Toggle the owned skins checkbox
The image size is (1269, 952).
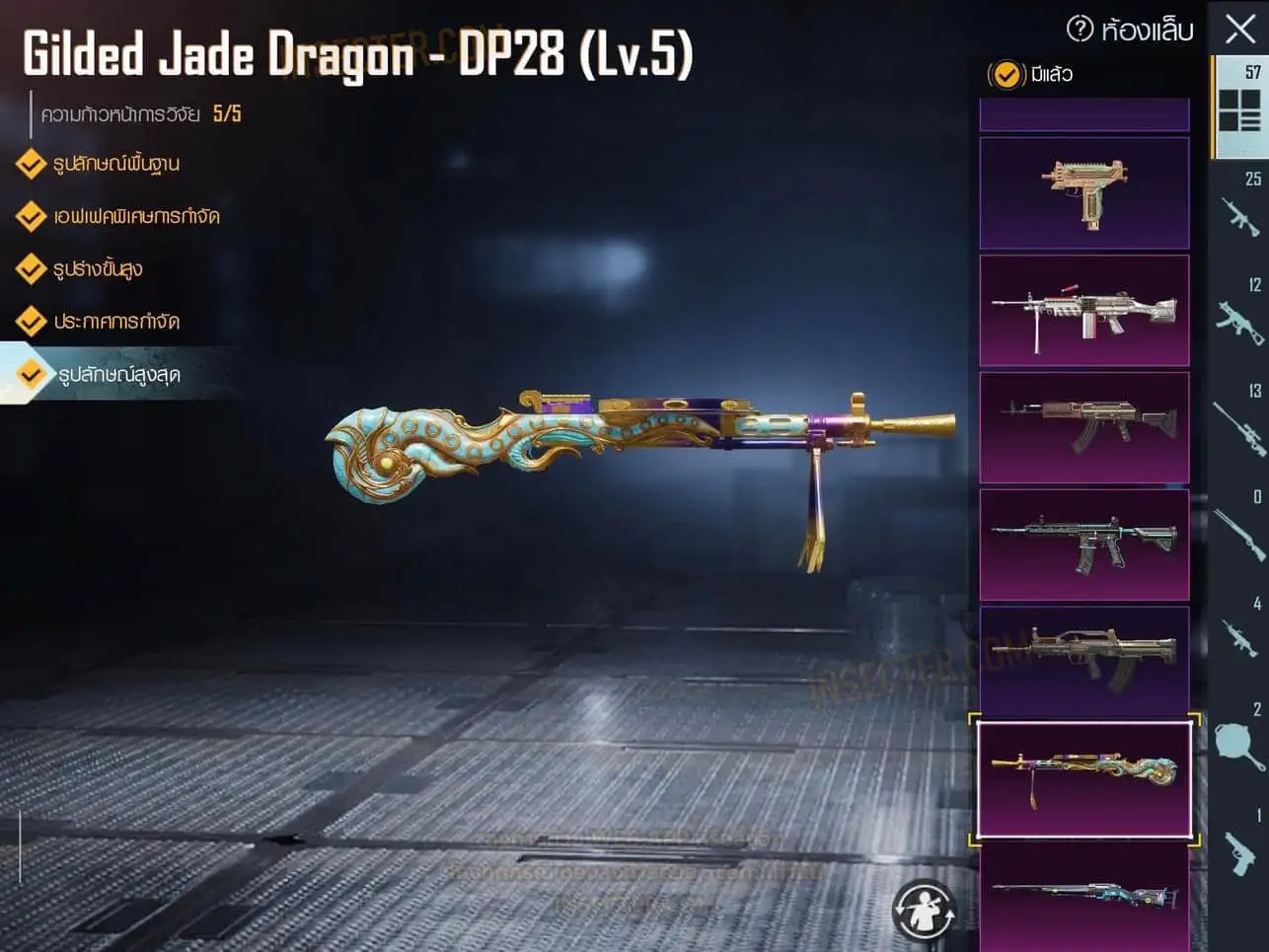tap(1006, 74)
